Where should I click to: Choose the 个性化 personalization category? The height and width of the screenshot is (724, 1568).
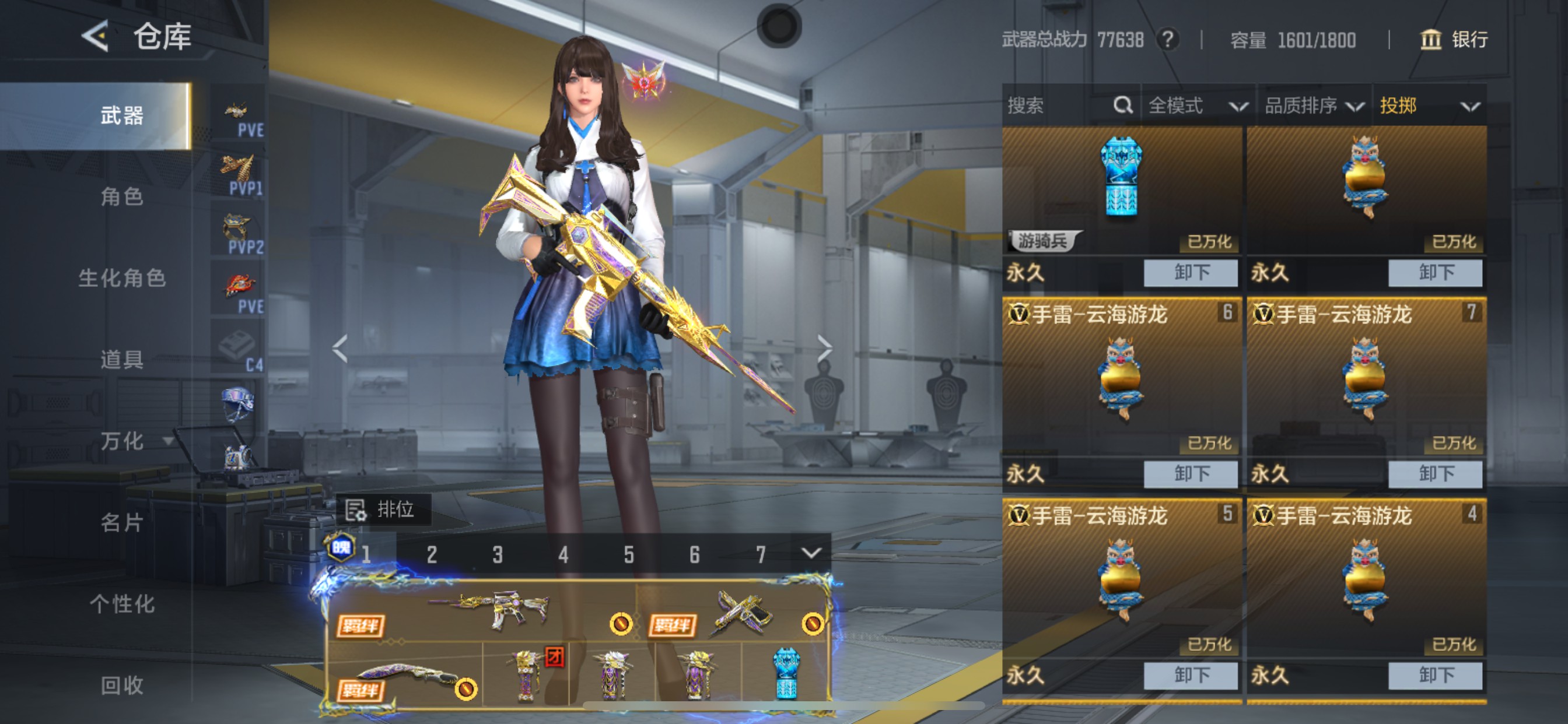click(x=122, y=604)
